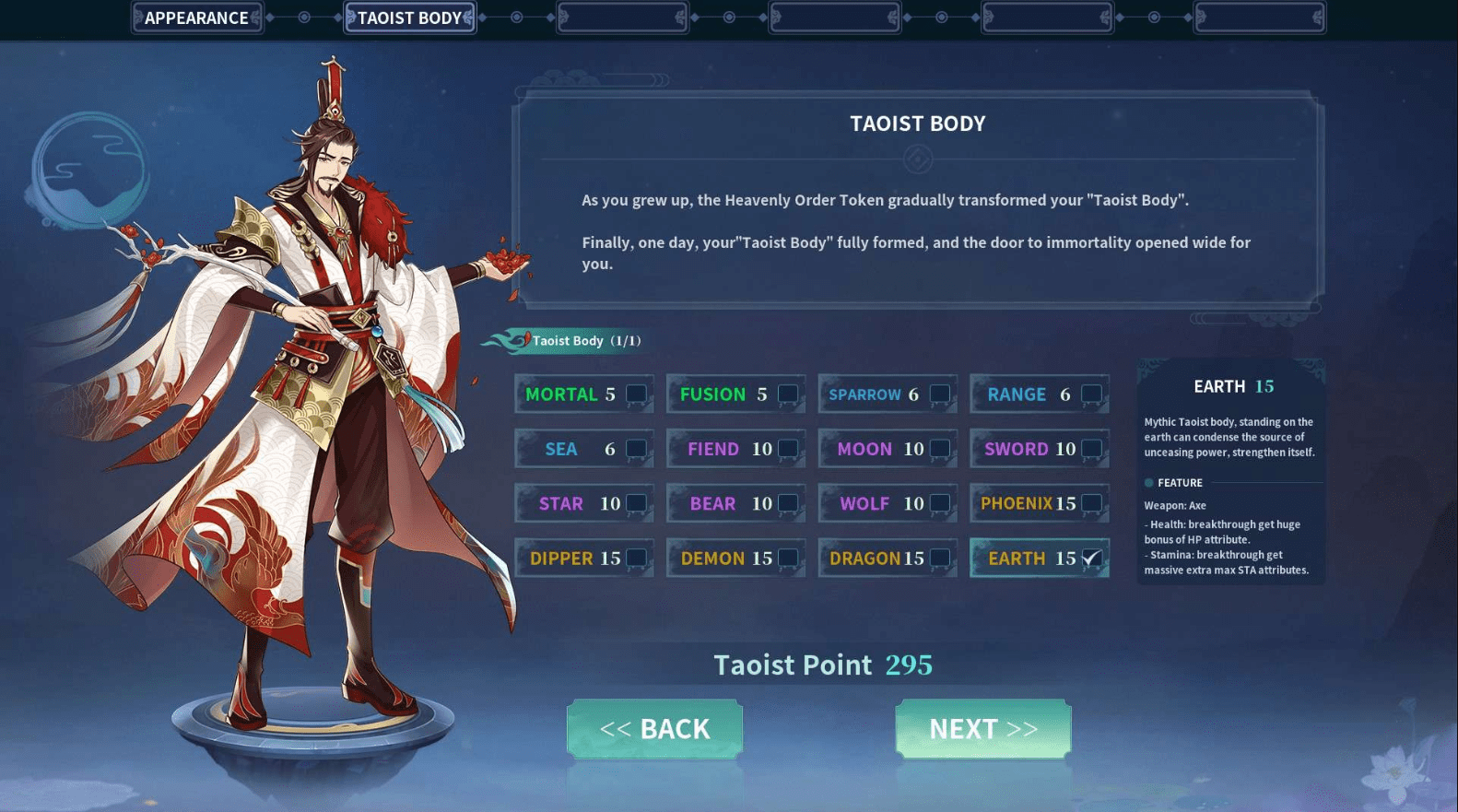
Task: Choose the Fusion Taoist body
Action: [x=788, y=394]
